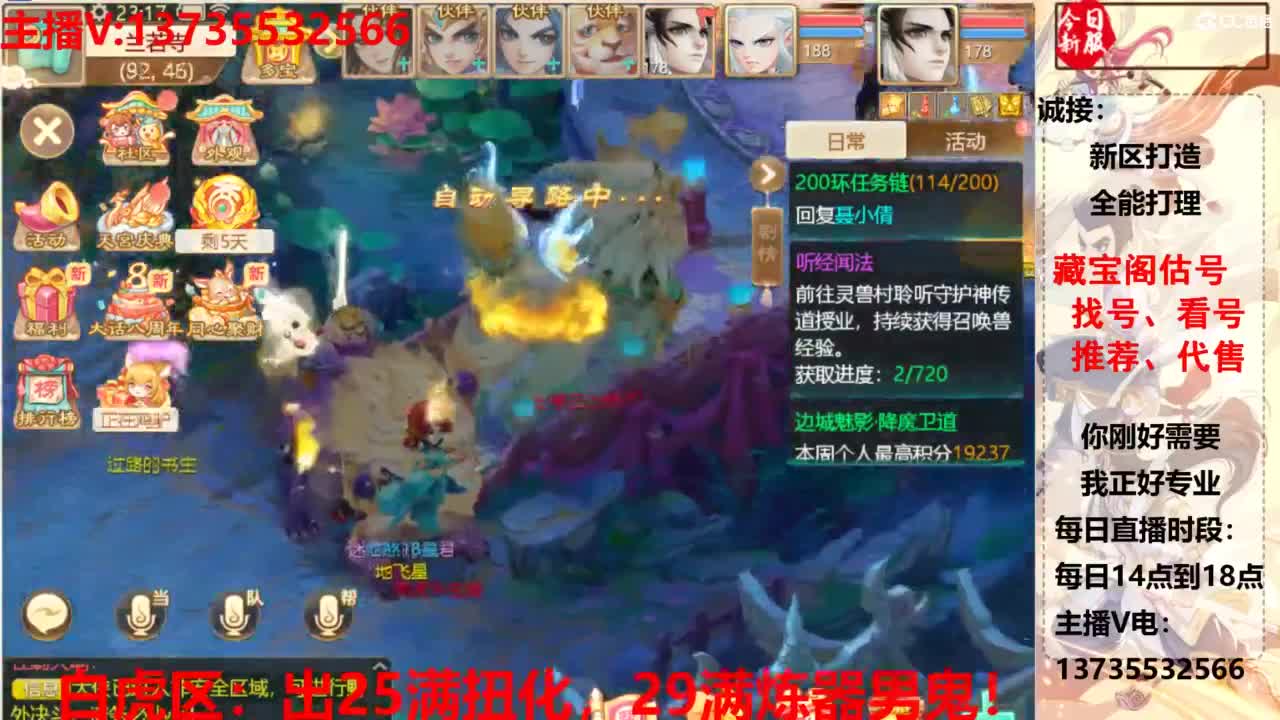Switch to the 日常 quest tab
This screenshot has width=1280, height=720.
pyautogui.click(x=845, y=140)
